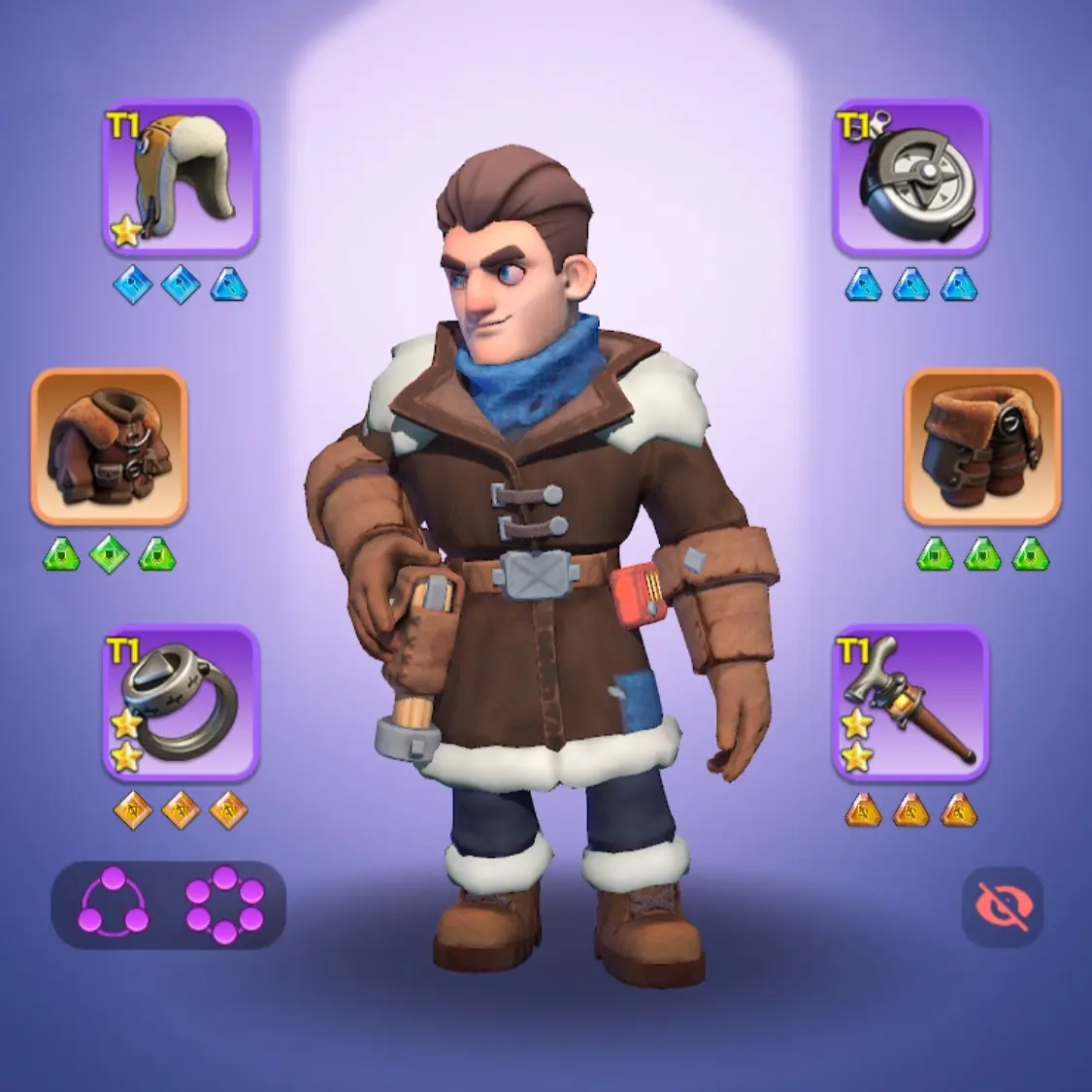
Task: Open the six-dot purple circle icon
Action: click(224, 904)
